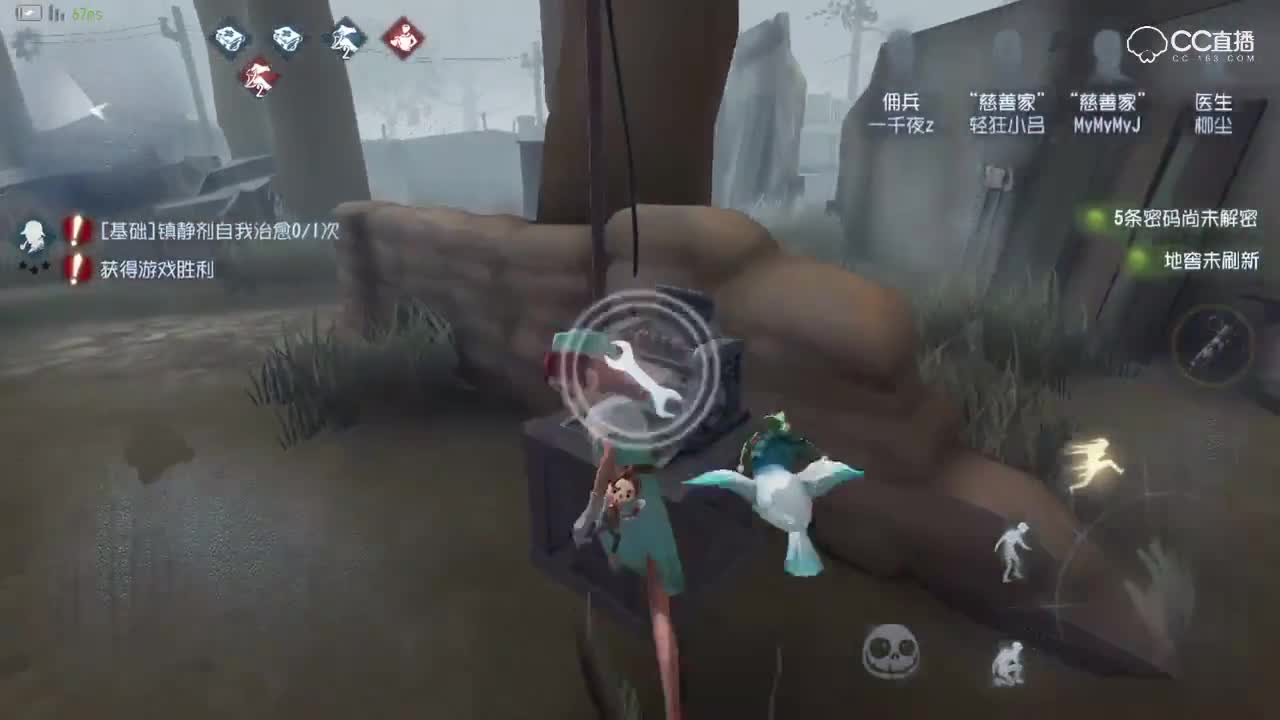This screenshot has width=1280, height=720.
Task: Tap the kneeling survivor trait icon marked 2
Action: click(344, 38)
